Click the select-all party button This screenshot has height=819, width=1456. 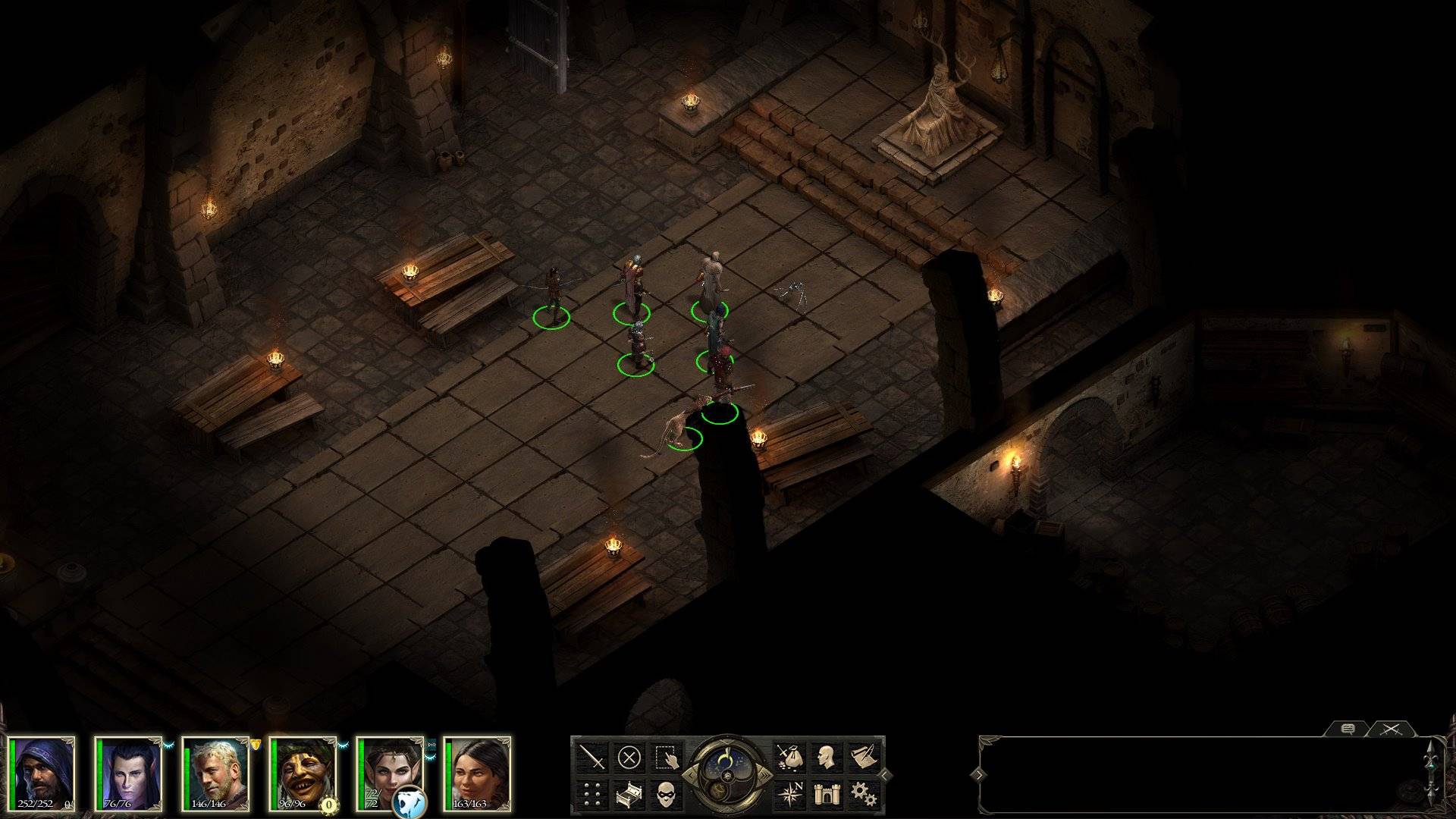click(665, 757)
